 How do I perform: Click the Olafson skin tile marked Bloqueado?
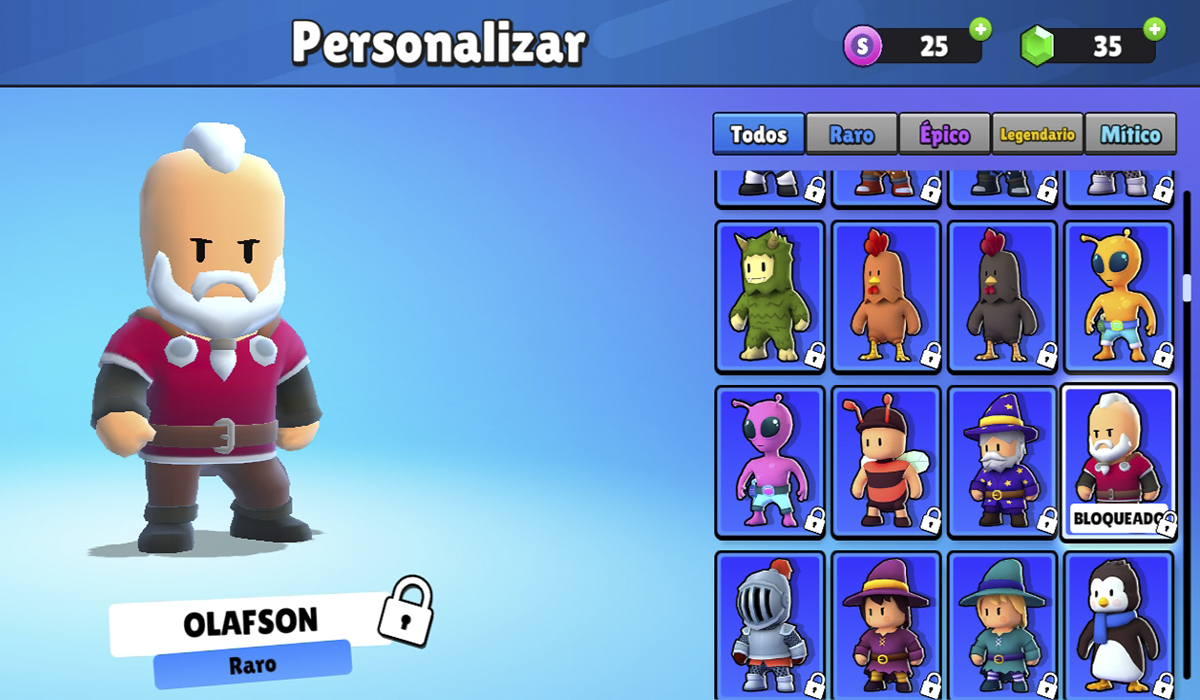click(x=1118, y=462)
